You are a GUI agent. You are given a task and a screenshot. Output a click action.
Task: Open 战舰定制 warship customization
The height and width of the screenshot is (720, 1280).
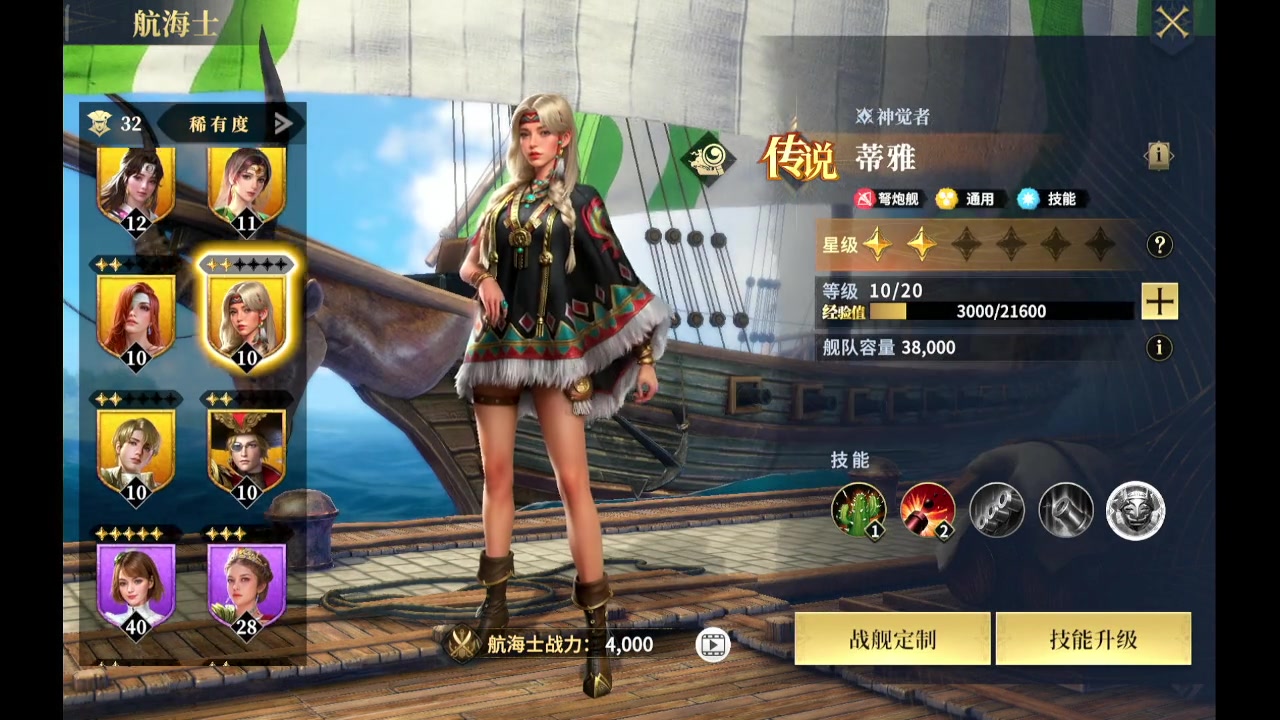[x=892, y=639]
